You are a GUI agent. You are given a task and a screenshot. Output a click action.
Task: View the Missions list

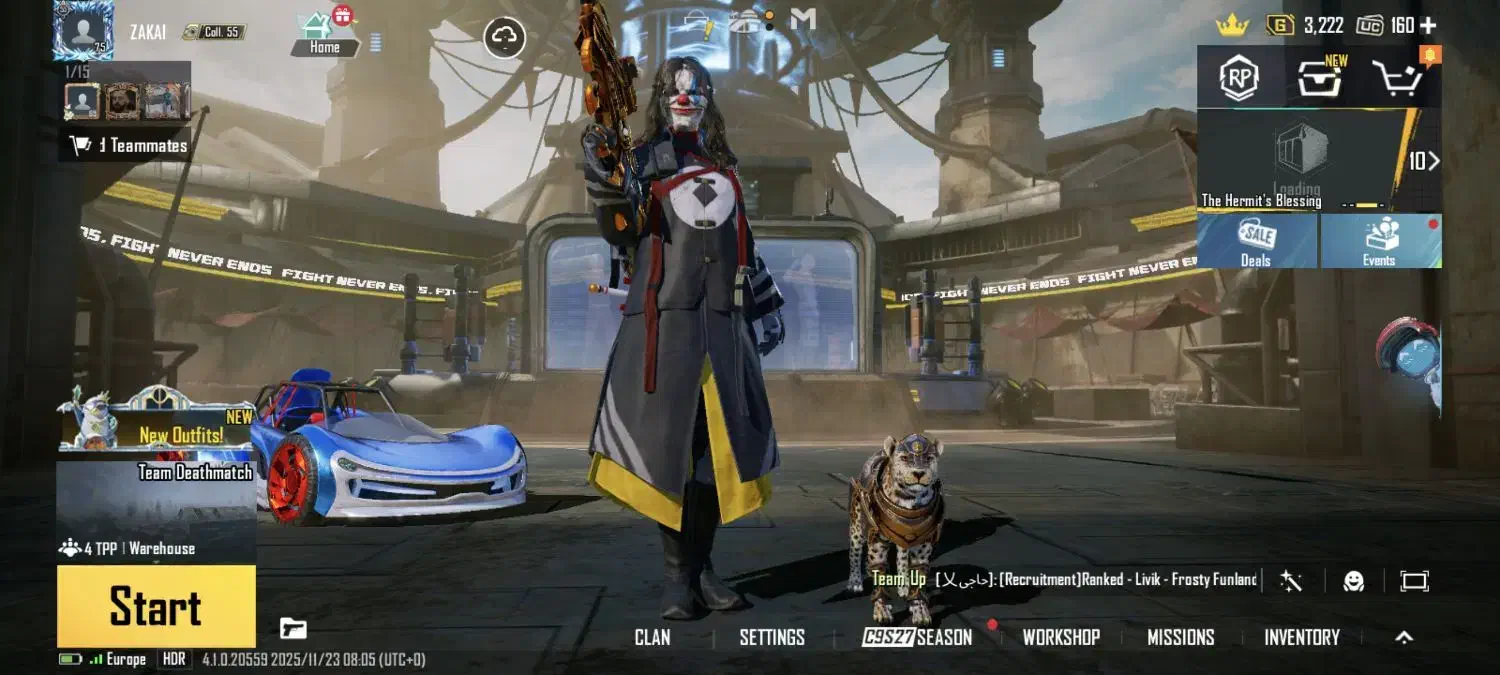pyautogui.click(x=1180, y=637)
